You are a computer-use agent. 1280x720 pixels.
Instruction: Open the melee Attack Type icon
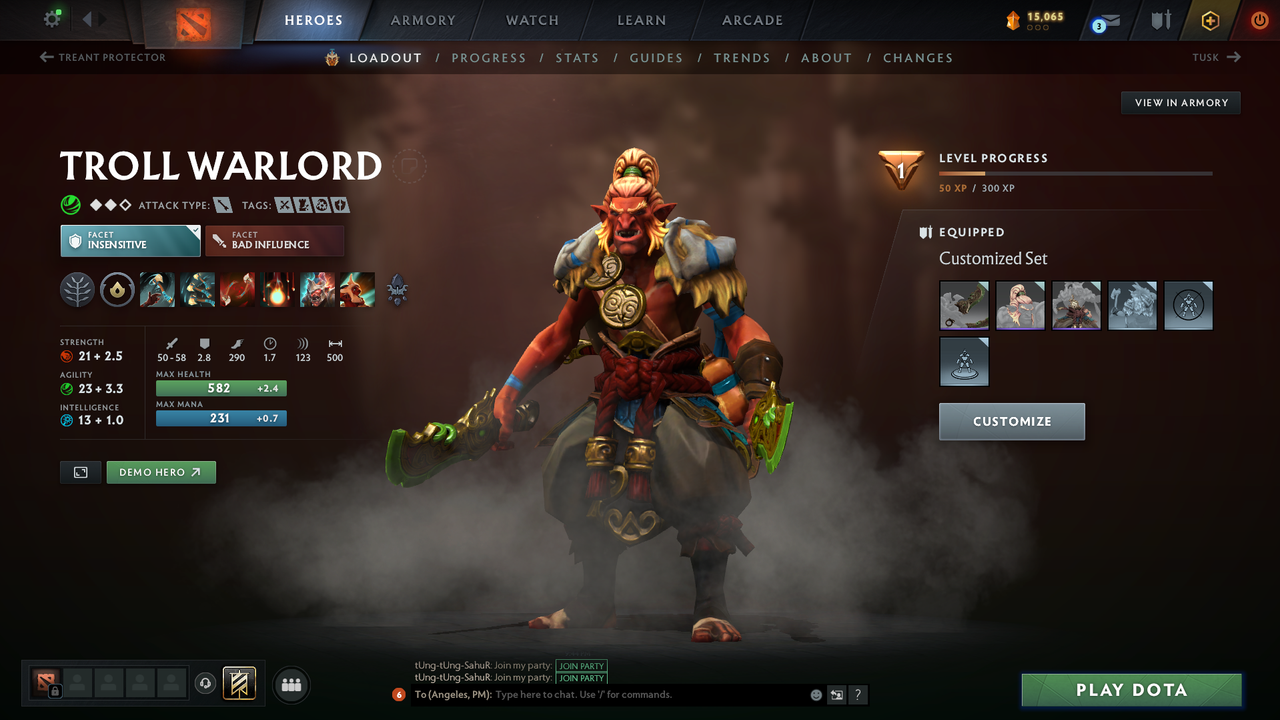[x=223, y=204]
